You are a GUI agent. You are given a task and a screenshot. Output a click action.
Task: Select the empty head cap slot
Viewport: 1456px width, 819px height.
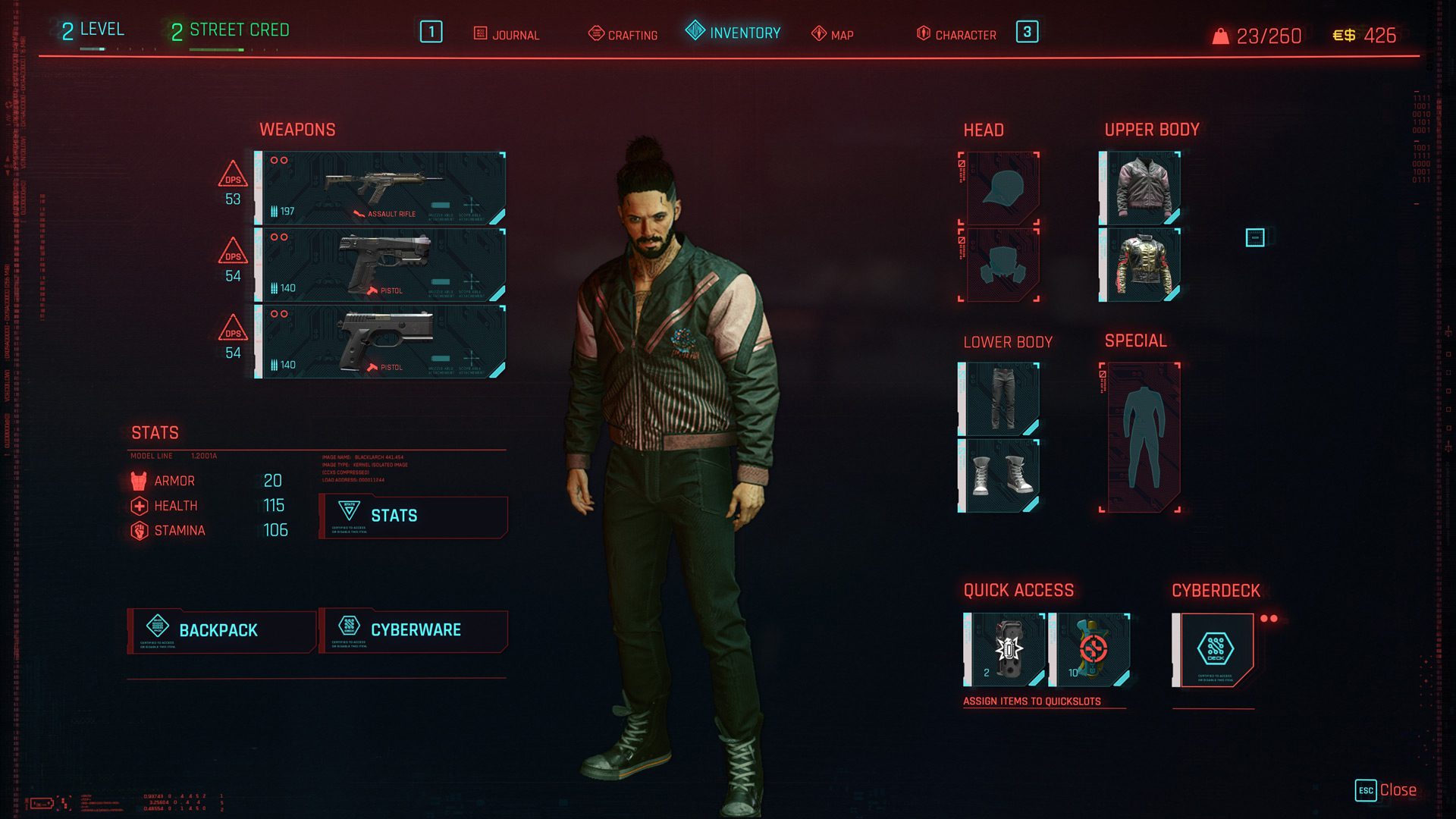click(x=999, y=188)
